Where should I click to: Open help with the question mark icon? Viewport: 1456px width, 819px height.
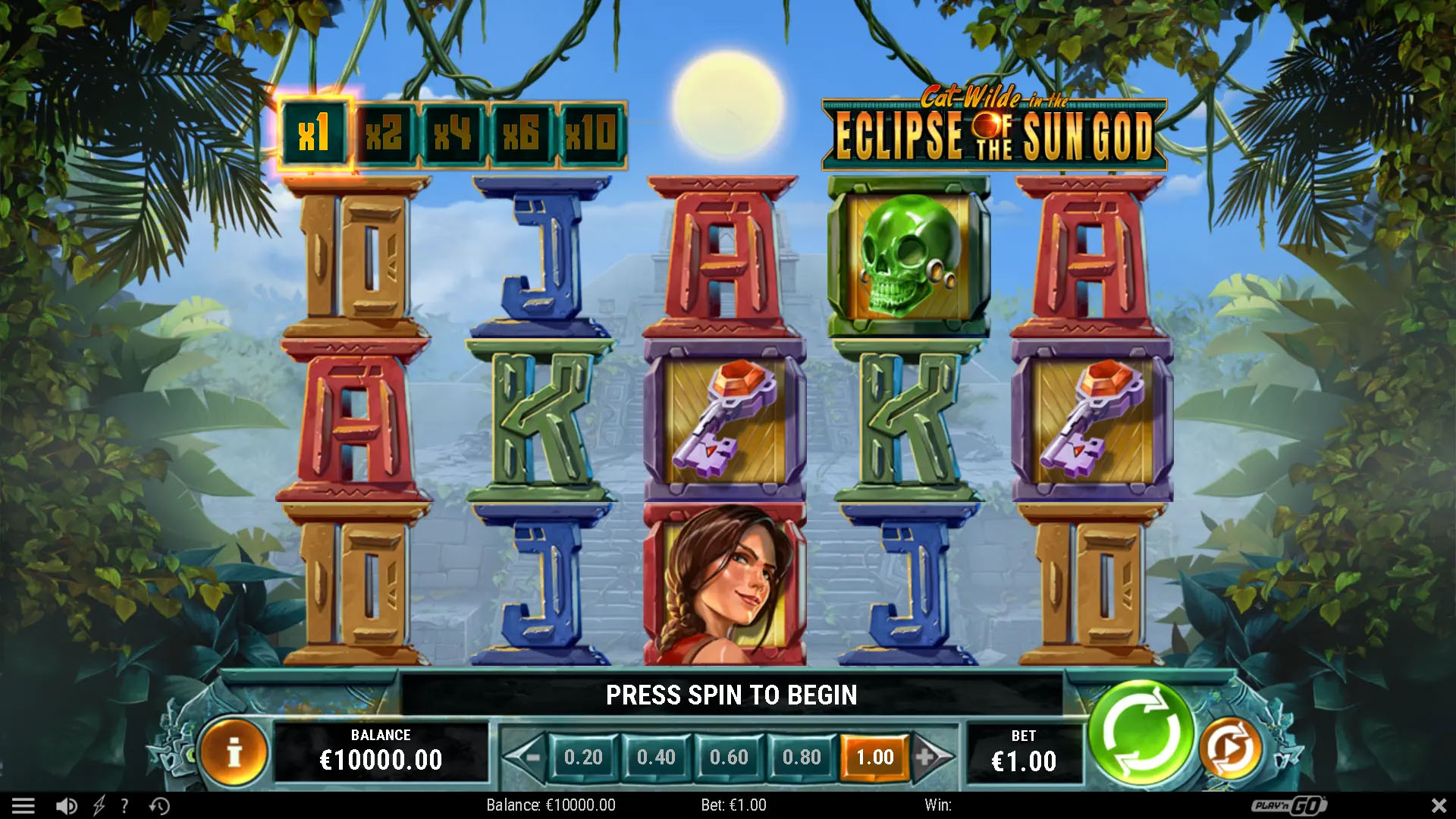tap(124, 805)
